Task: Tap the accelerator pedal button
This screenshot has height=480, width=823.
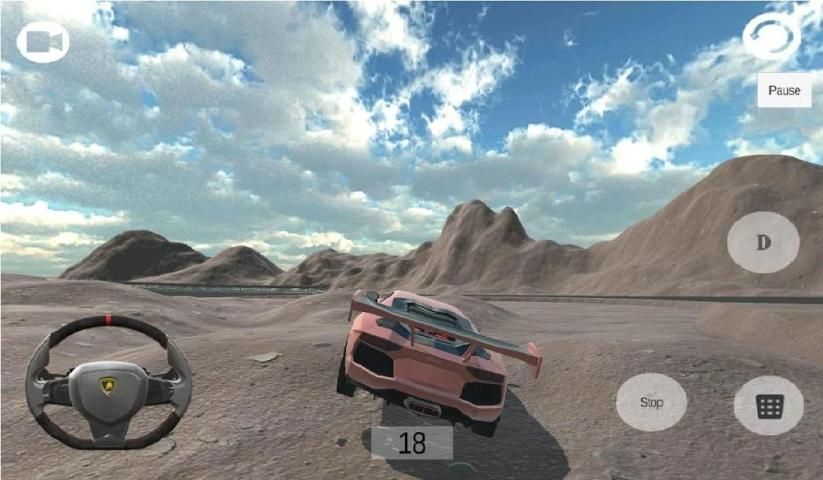Action: 768,405
